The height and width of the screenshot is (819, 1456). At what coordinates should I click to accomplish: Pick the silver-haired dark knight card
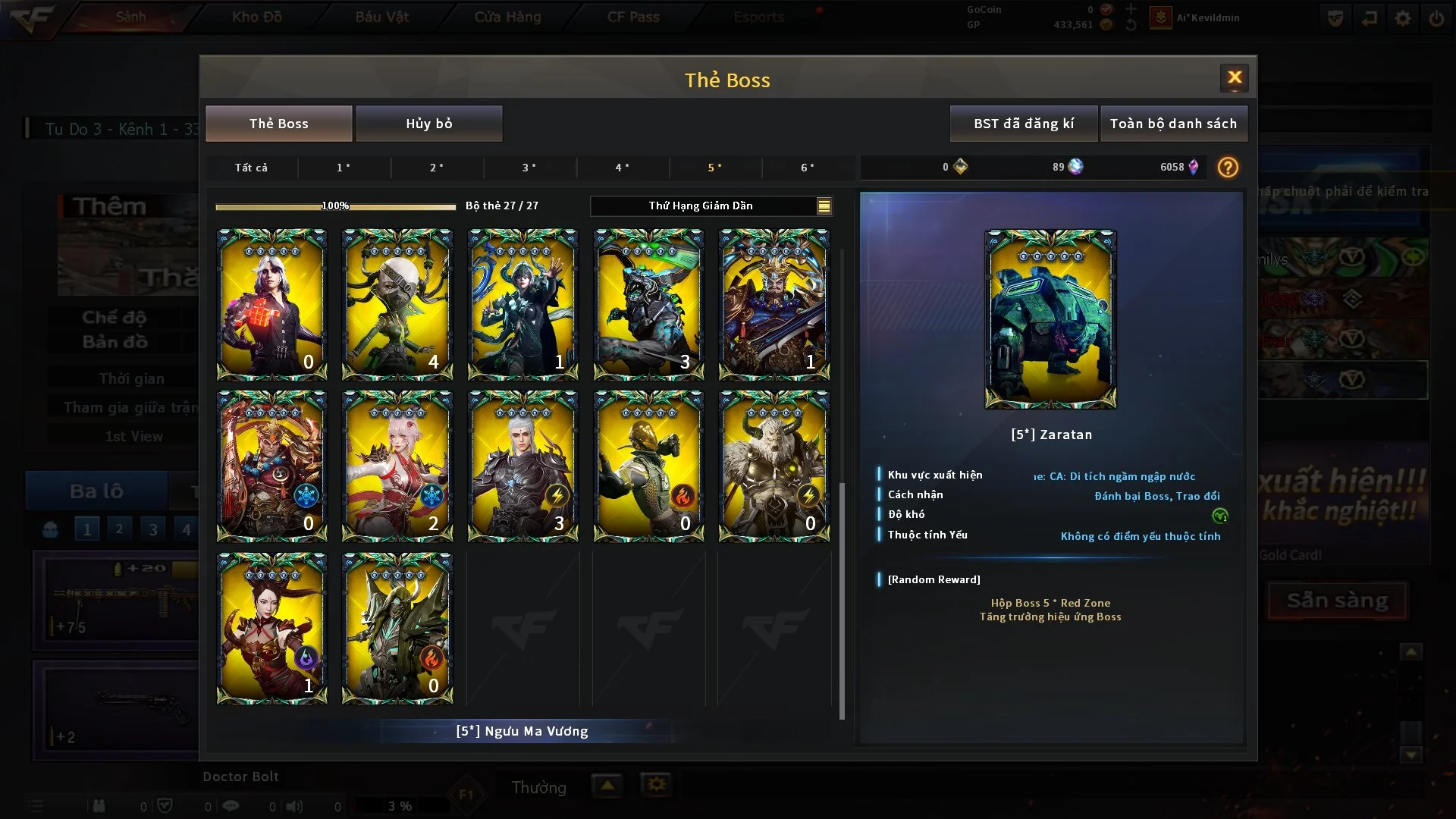pyautogui.click(x=522, y=466)
